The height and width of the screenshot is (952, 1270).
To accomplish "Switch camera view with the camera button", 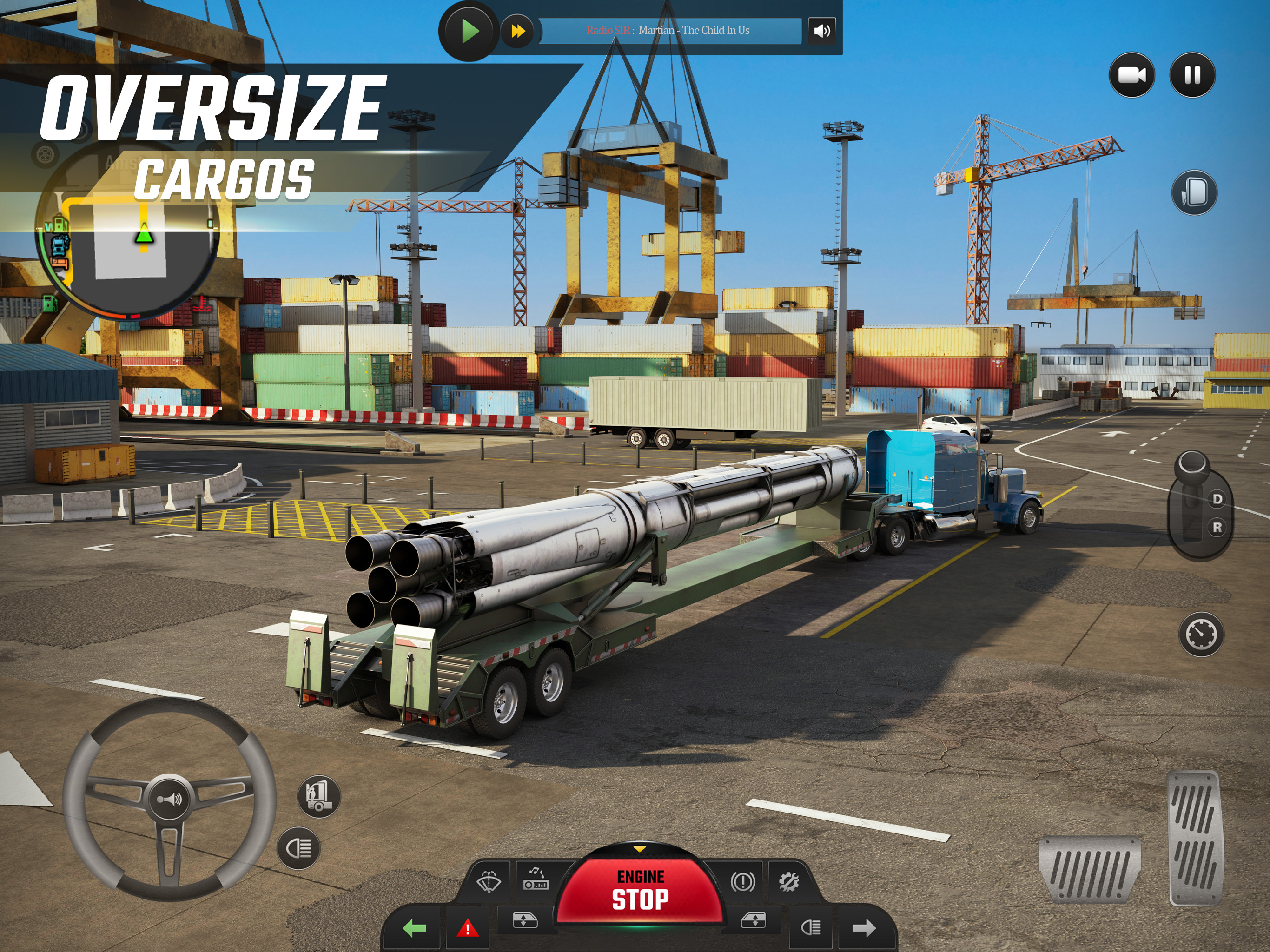I will click(1131, 75).
